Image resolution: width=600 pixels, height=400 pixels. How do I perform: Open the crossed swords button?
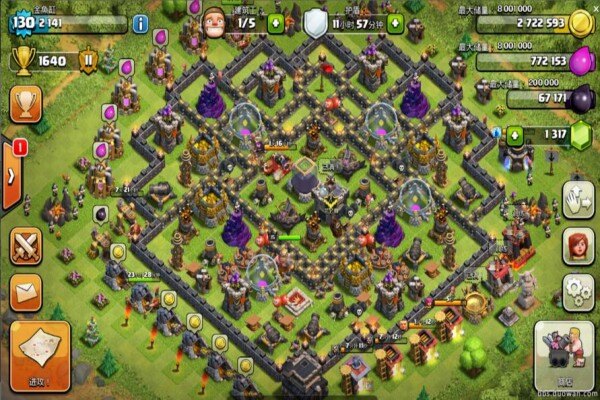tap(25, 246)
